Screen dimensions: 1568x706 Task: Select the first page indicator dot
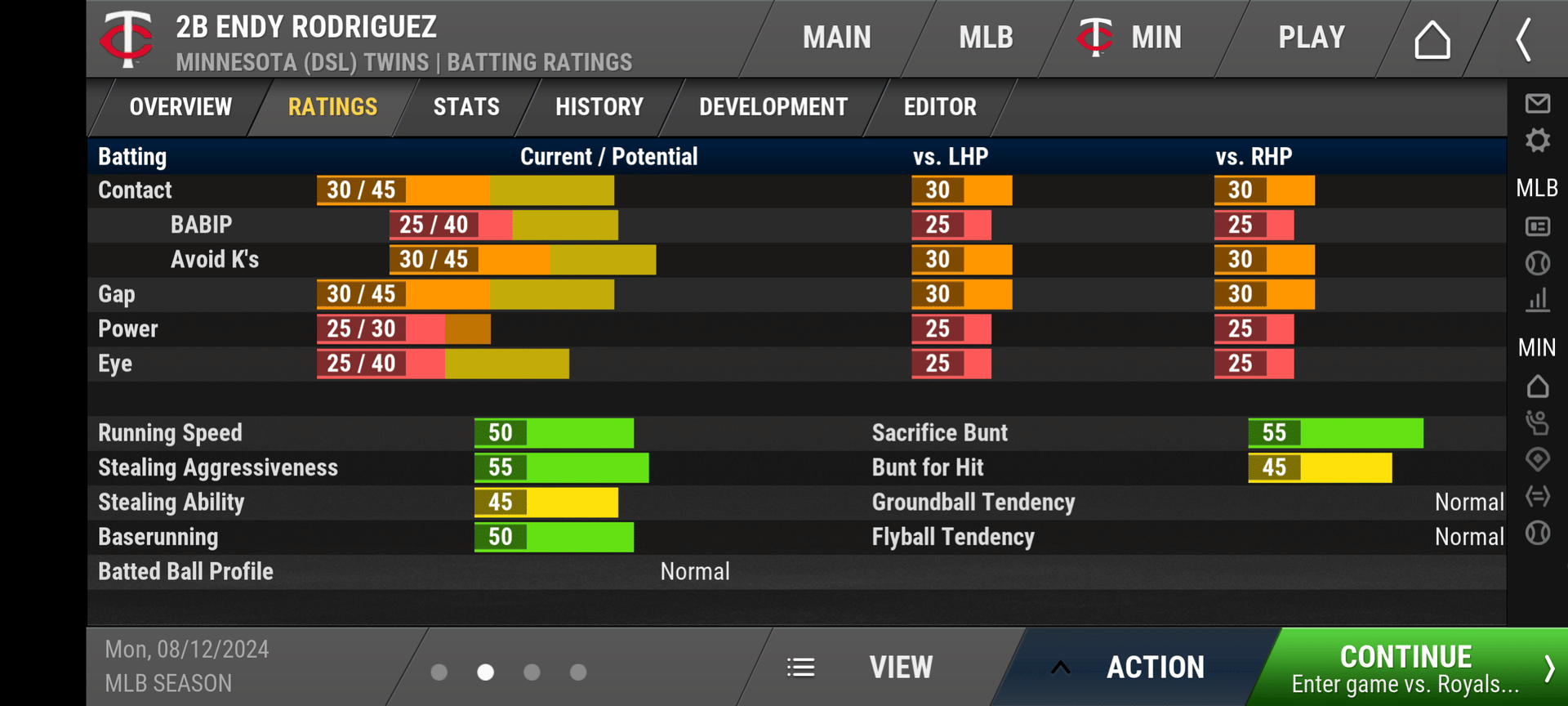pos(439,672)
